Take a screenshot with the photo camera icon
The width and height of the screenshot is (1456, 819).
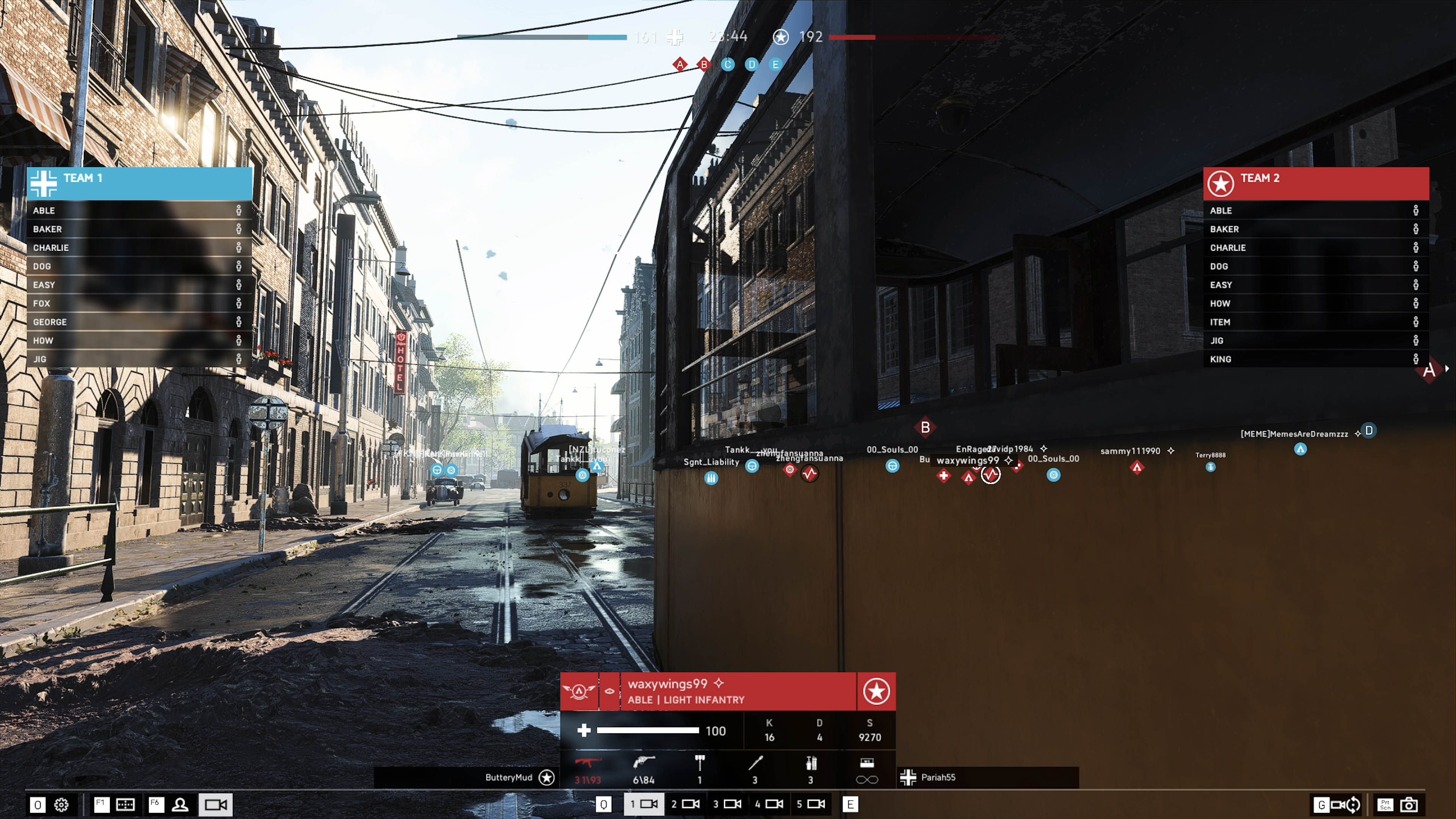click(1409, 804)
